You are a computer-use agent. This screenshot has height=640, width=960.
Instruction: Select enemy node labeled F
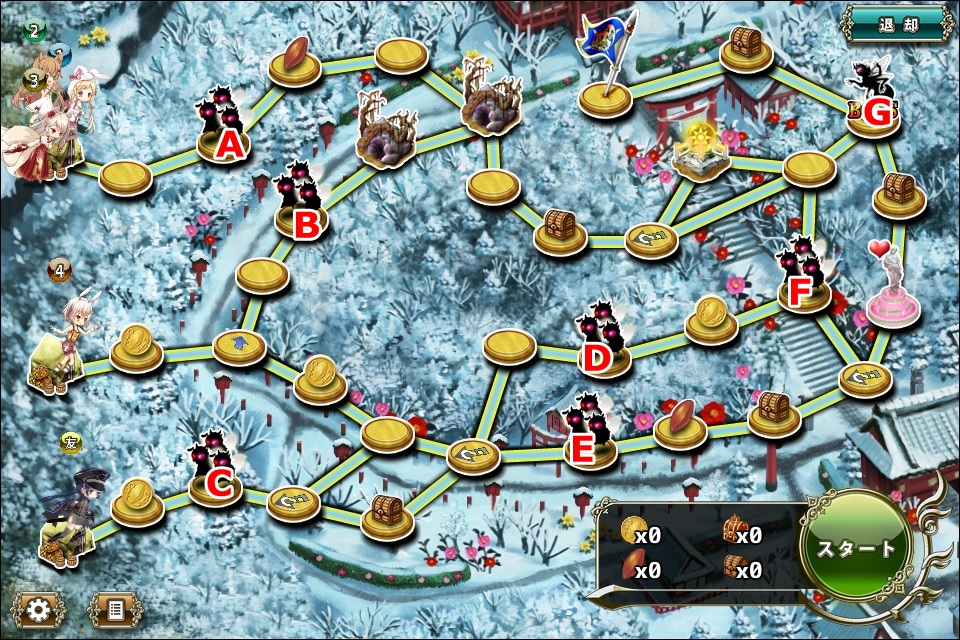click(x=805, y=285)
